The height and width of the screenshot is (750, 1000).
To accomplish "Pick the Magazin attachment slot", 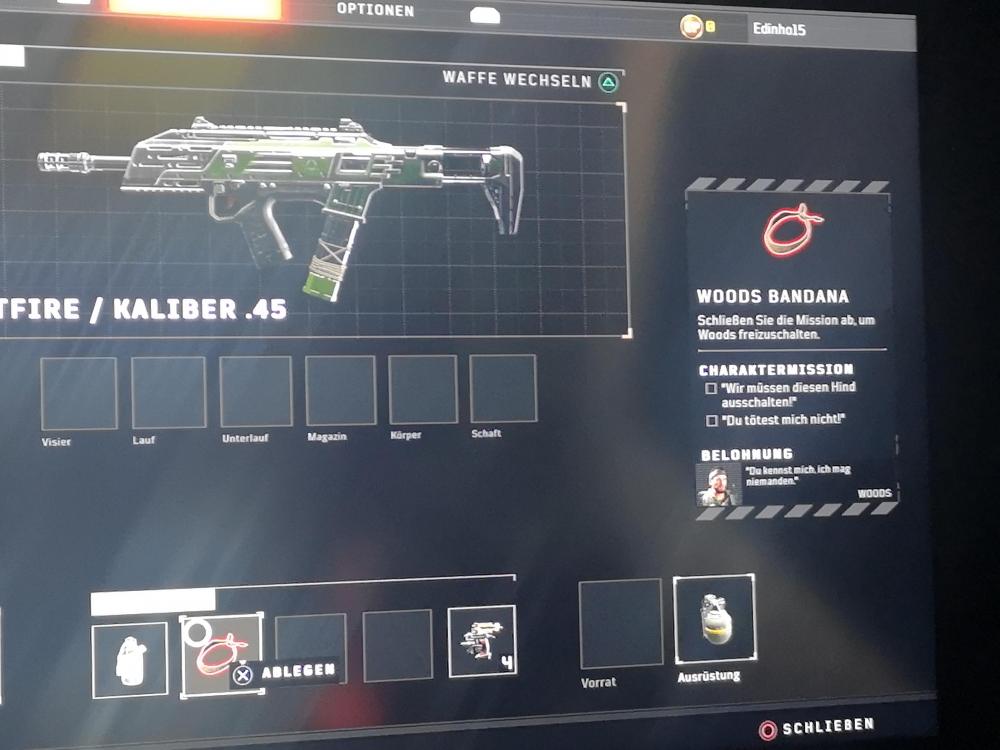I will pyautogui.click(x=340, y=391).
